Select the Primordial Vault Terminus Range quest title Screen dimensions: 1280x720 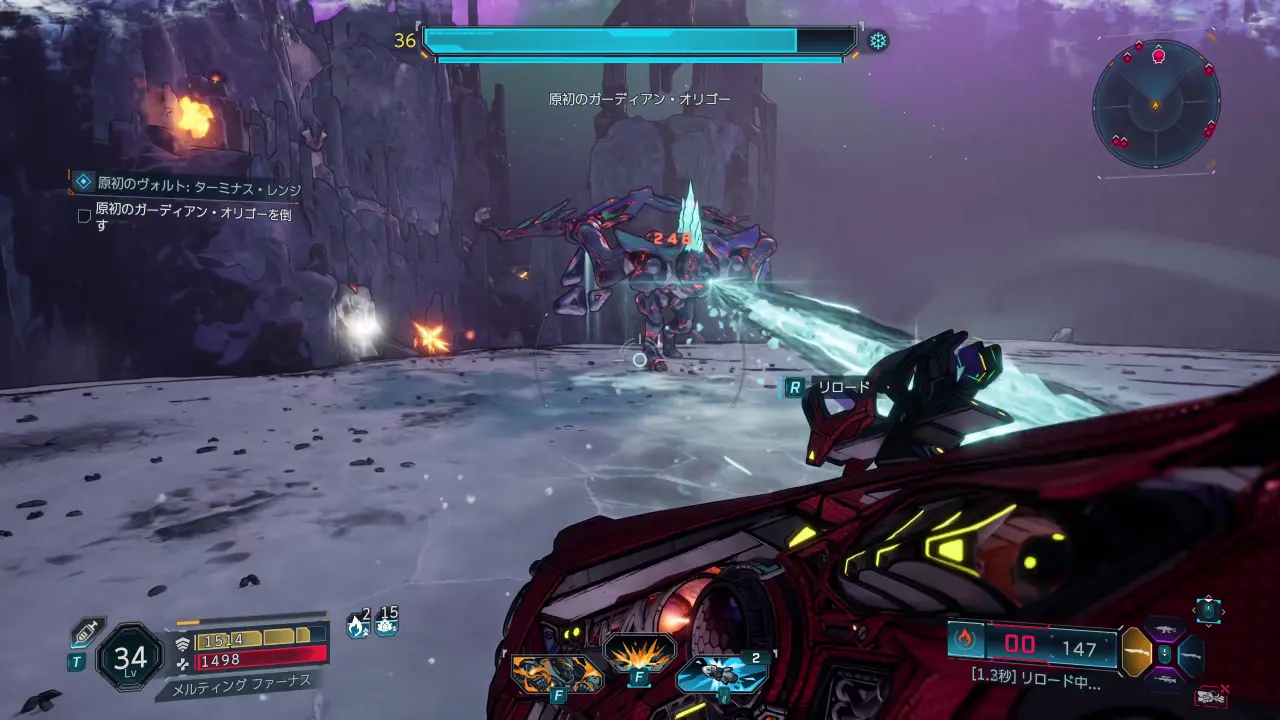pyautogui.click(x=198, y=186)
